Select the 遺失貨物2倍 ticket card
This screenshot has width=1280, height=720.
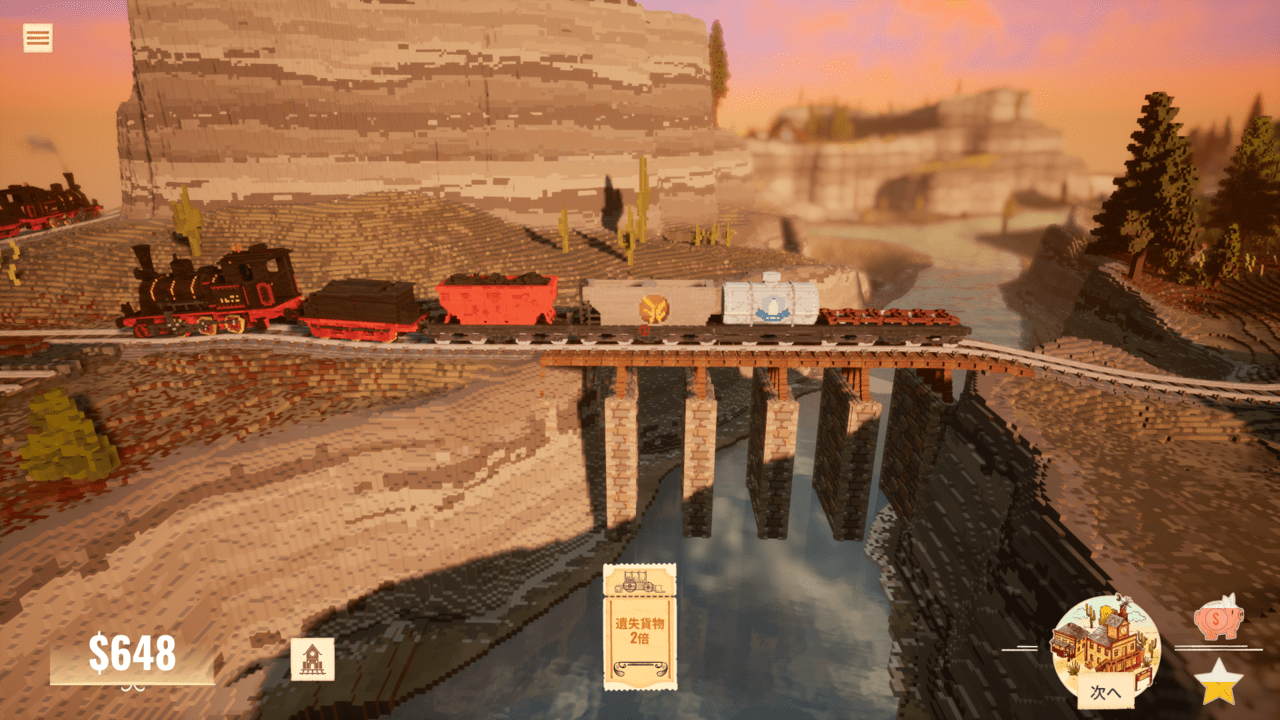point(639,627)
